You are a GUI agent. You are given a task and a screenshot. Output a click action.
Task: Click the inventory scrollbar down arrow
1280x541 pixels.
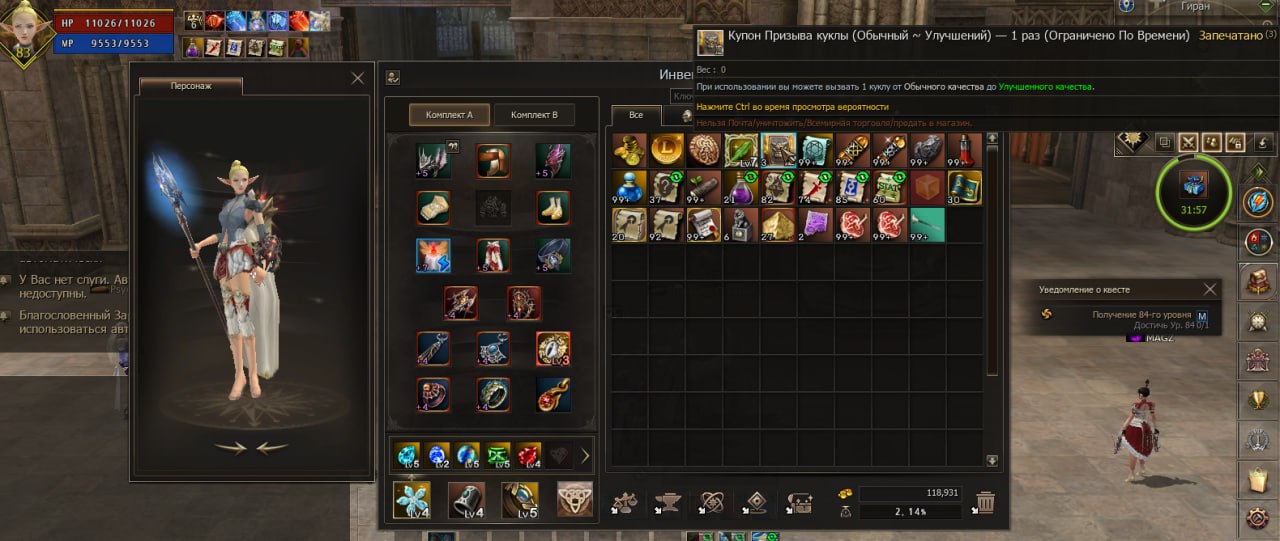click(x=992, y=461)
